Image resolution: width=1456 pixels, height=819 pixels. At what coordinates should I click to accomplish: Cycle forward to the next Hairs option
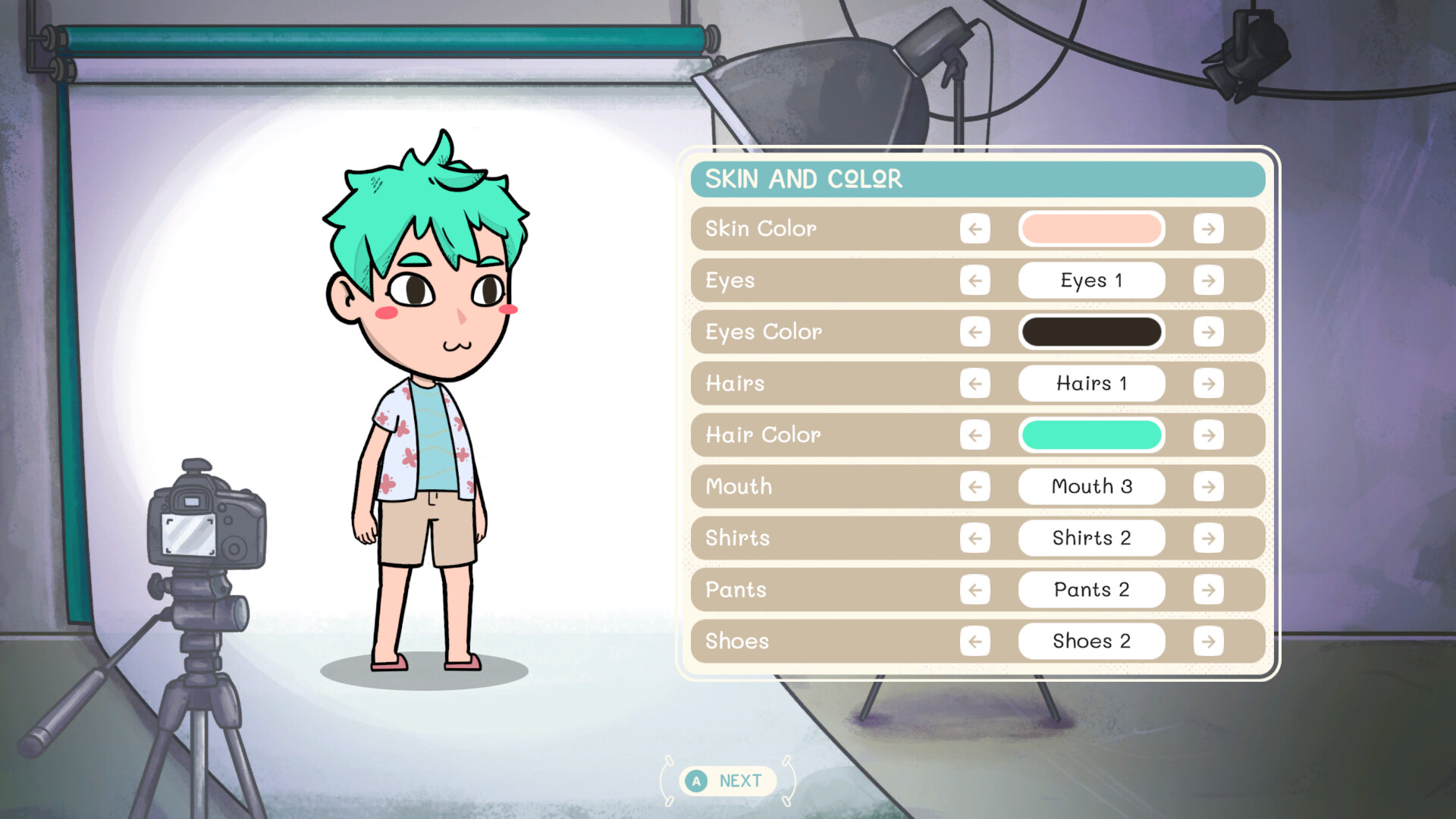1208,384
